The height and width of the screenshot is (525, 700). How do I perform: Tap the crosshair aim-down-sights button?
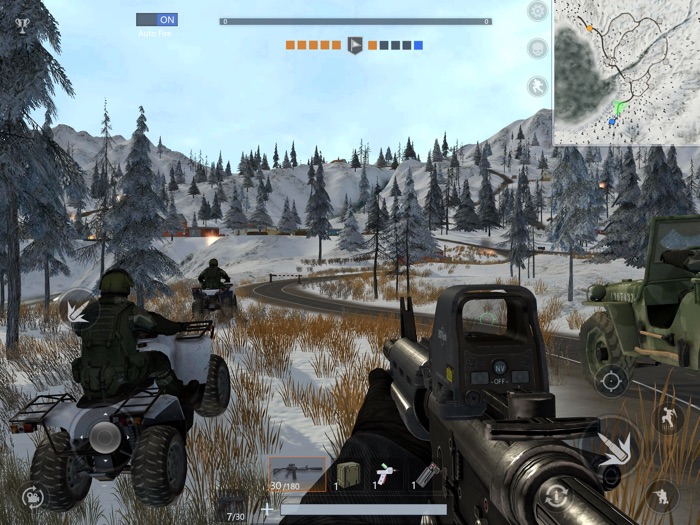tap(609, 380)
